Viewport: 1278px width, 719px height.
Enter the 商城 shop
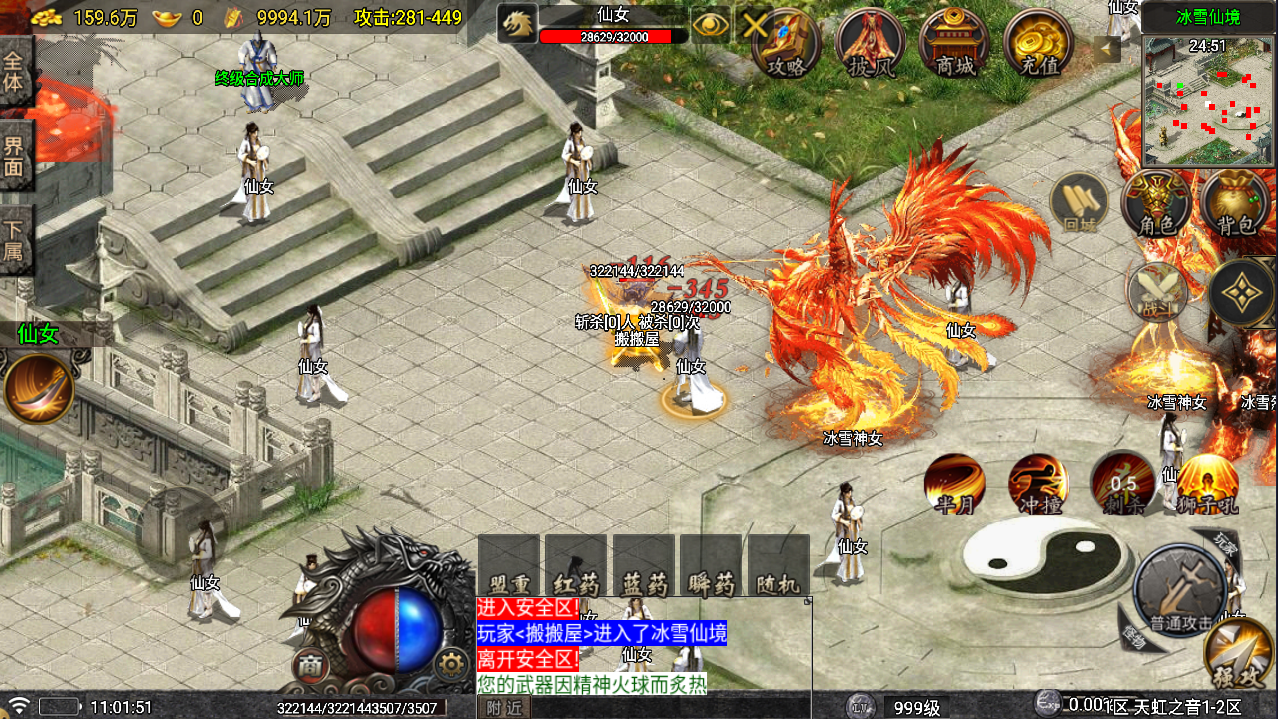954,42
